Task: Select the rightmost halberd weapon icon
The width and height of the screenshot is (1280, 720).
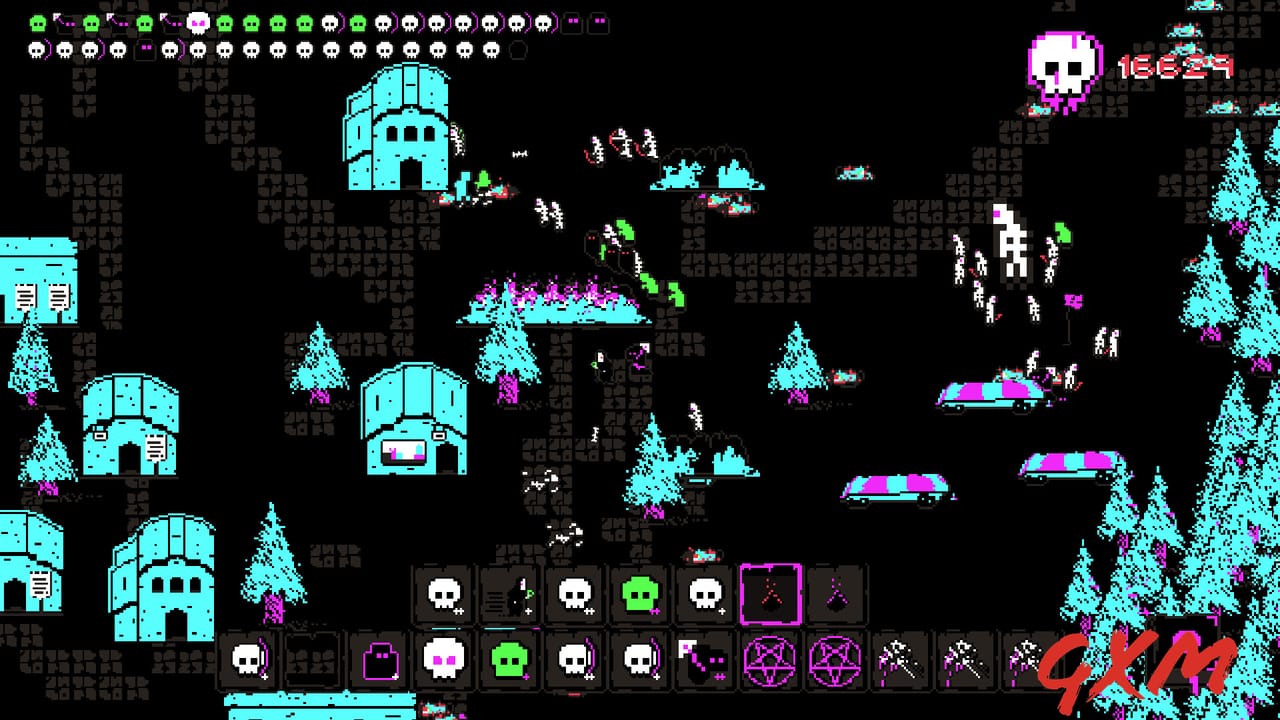Action: (x=1028, y=662)
